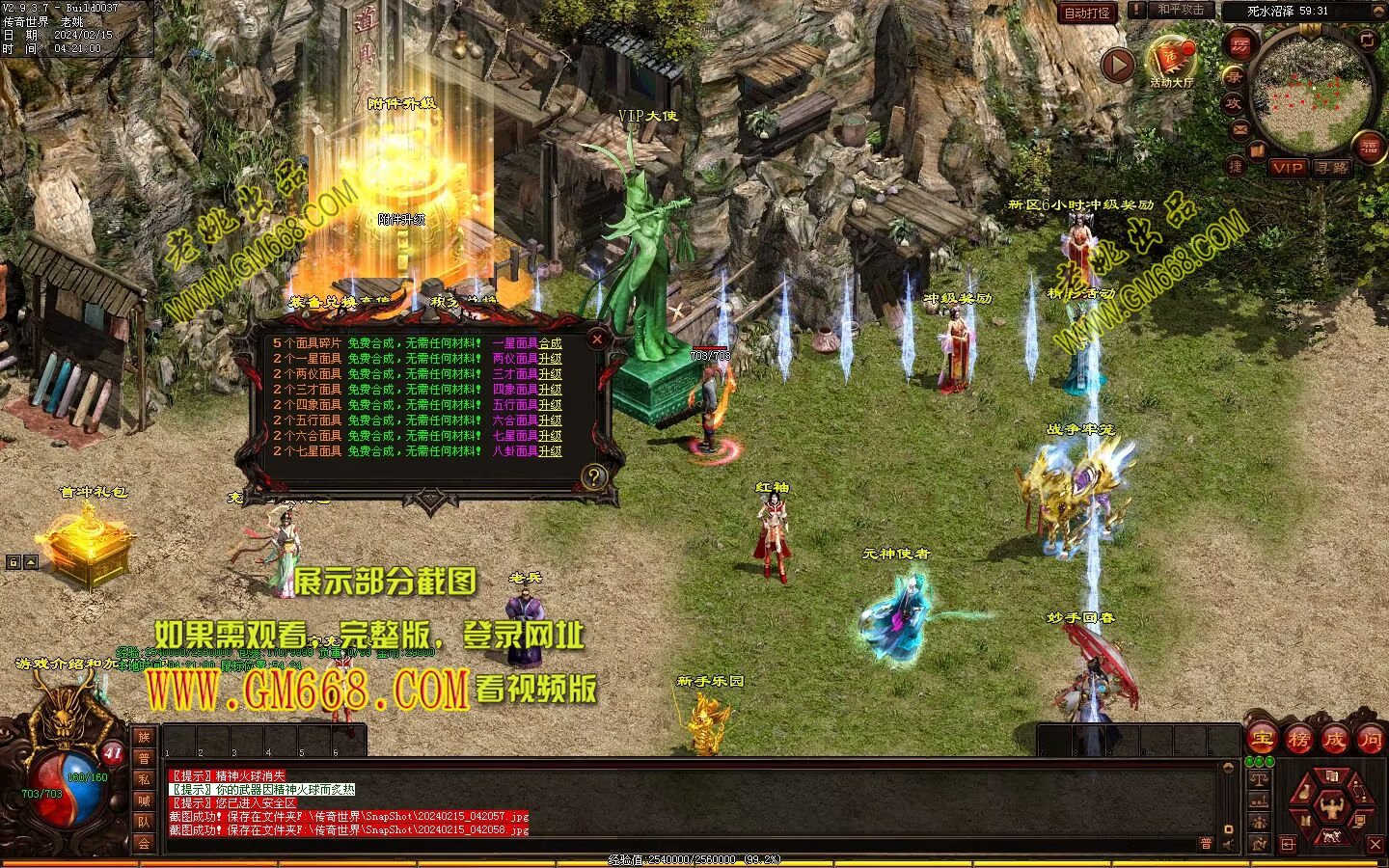
Task: Open the 成 achievements button
Action: (x=1334, y=740)
